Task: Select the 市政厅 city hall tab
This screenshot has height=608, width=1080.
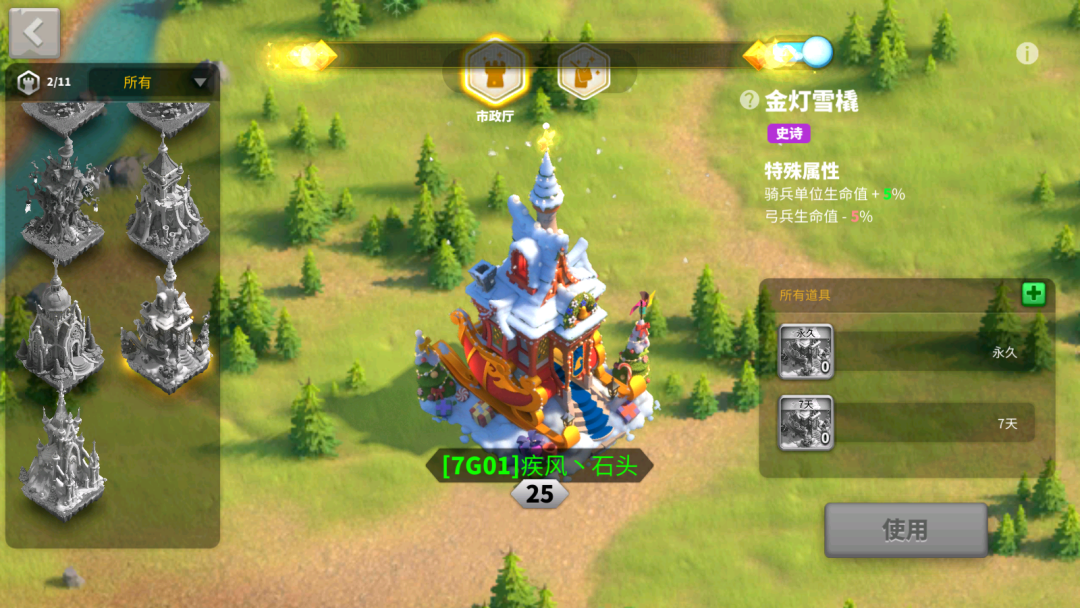Action: pos(497,70)
